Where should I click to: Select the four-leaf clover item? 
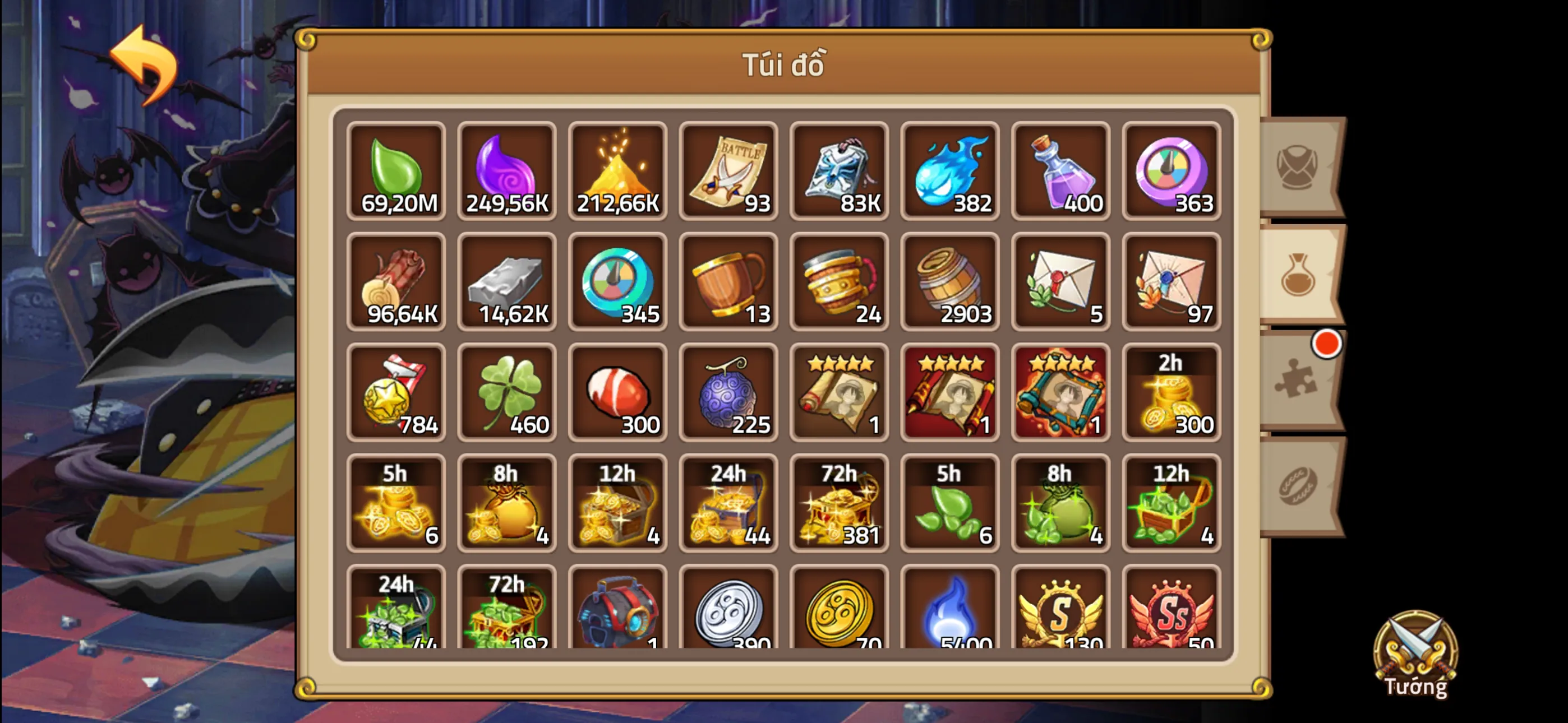[506, 392]
